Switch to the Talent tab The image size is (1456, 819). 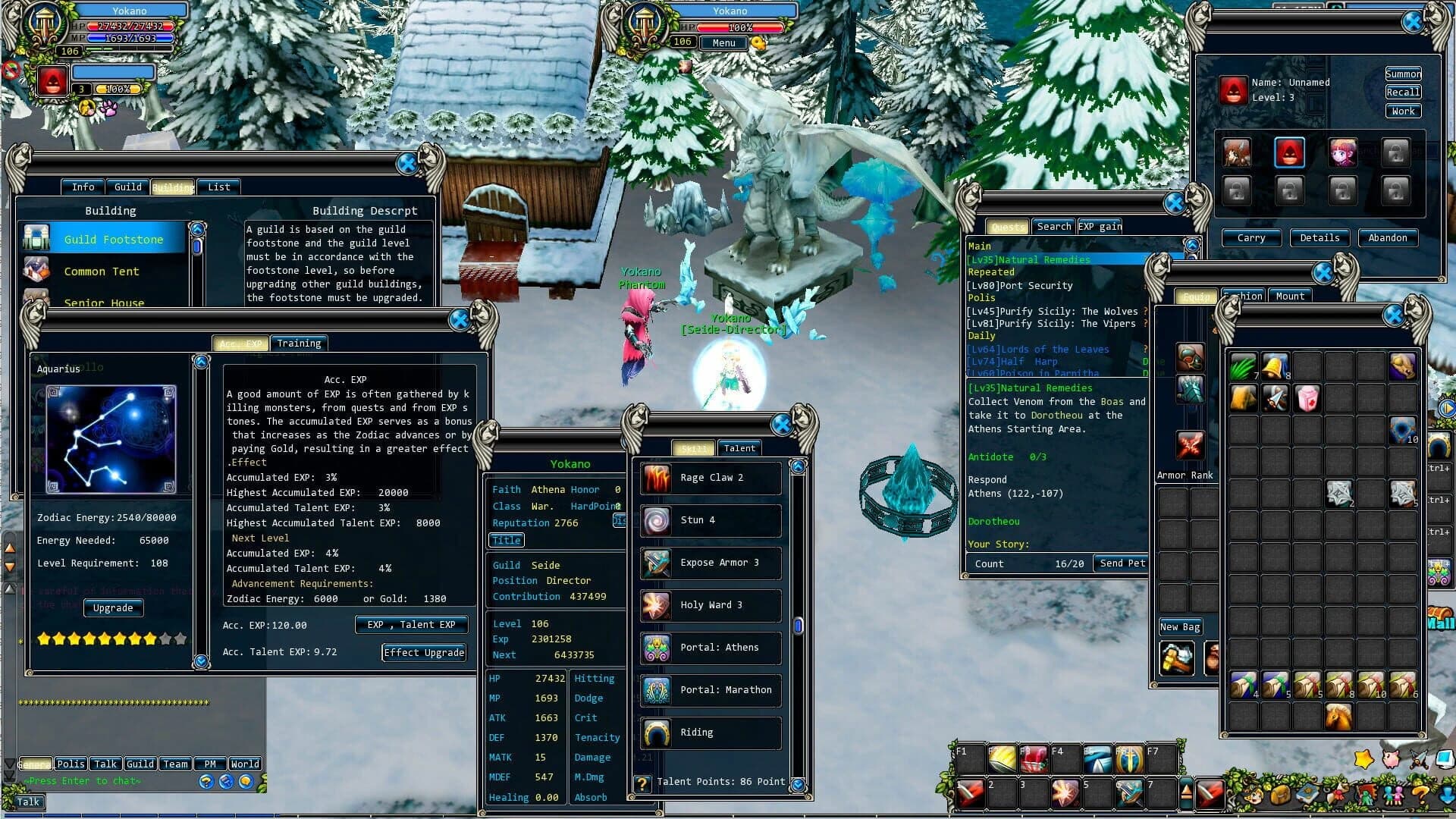click(739, 448)
